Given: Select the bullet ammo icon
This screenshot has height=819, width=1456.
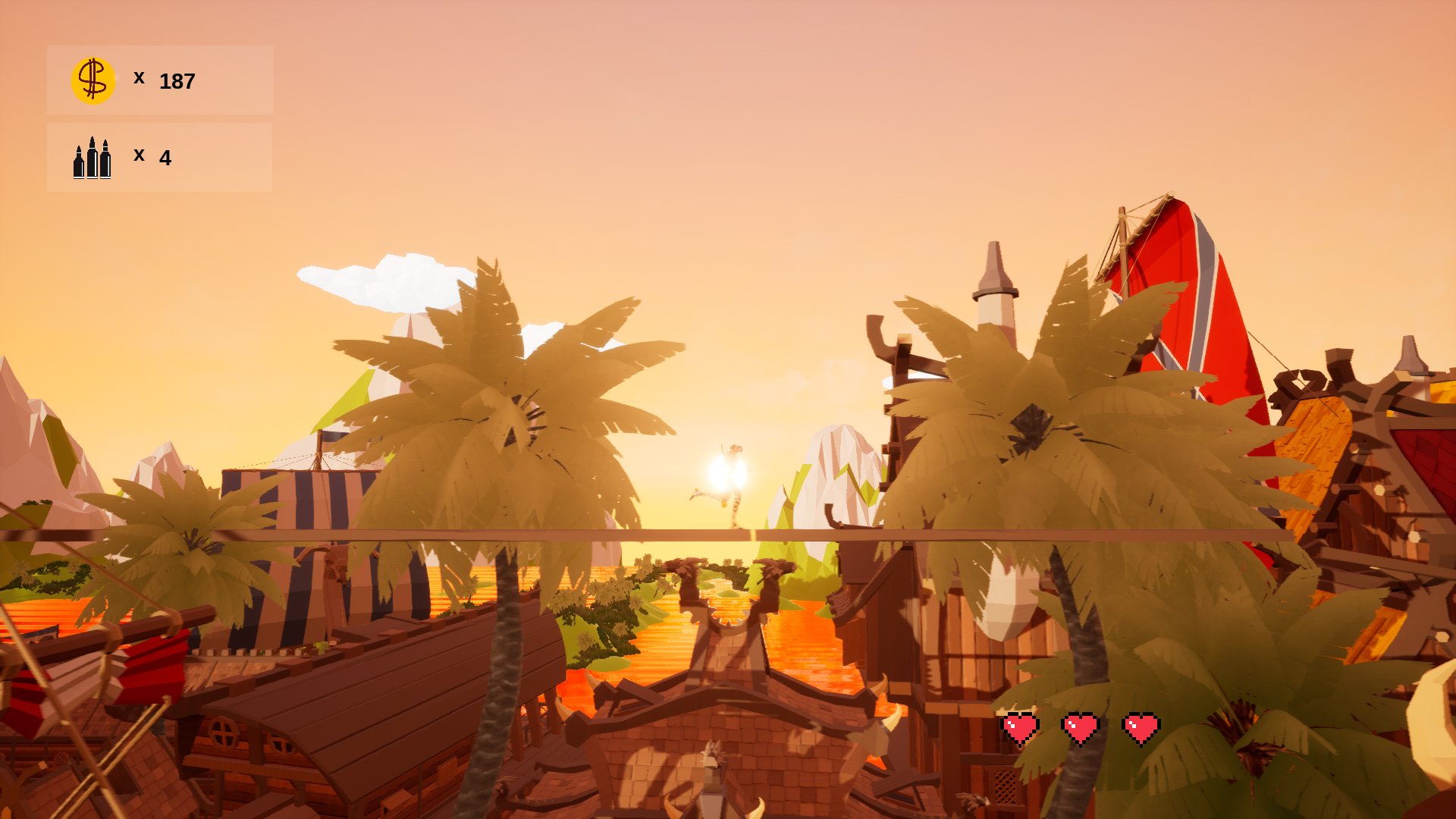Looking at the screenshot, I should click(92, 157).
